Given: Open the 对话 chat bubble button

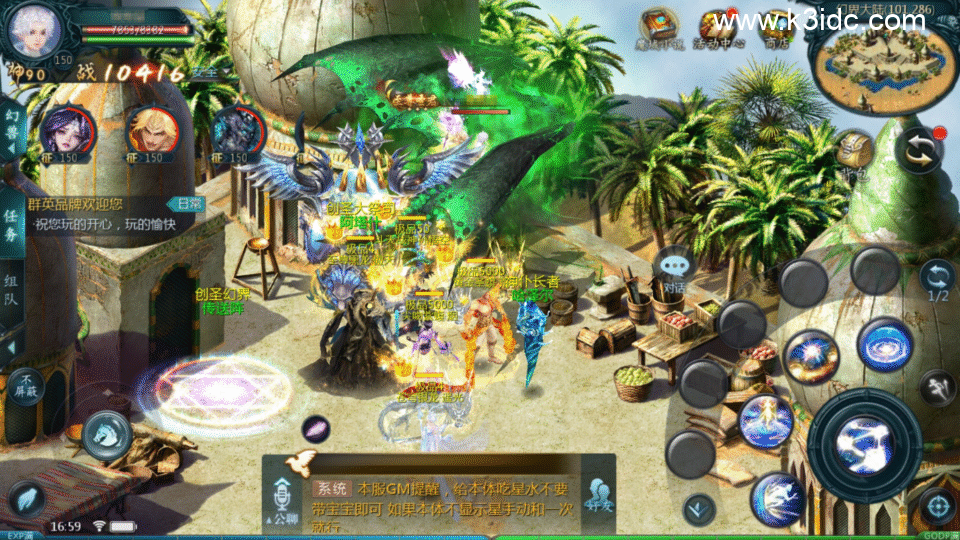Looking at the screenshot, I should pyautogui.click(x=674, y=269).
